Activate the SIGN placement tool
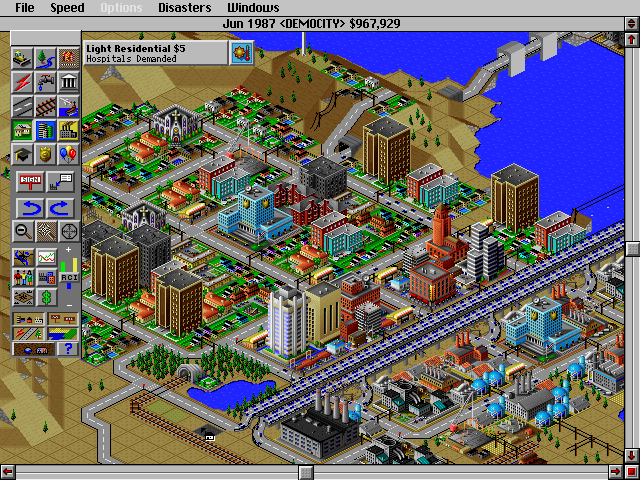640x480 pixels. click(29, 181)
